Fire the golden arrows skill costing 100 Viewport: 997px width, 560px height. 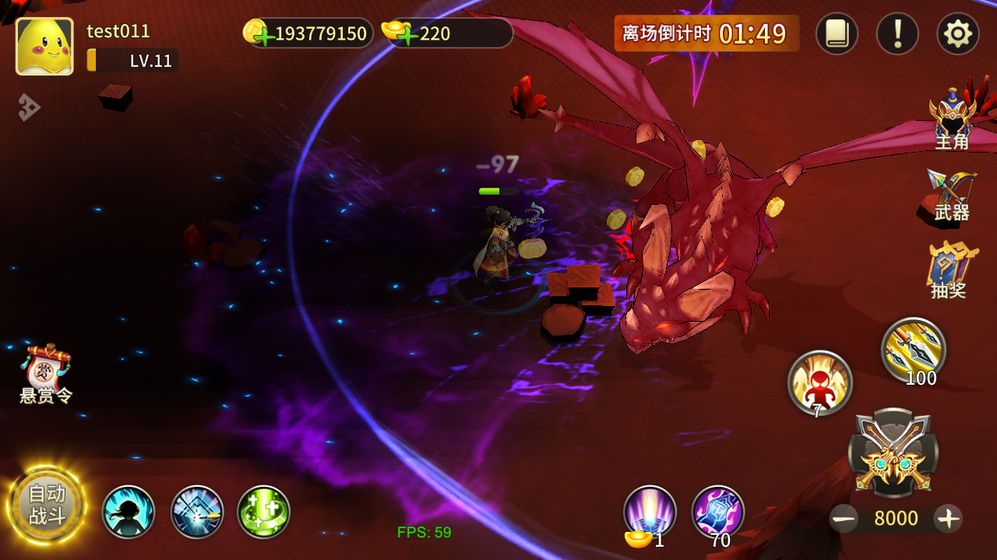(x=913, y=349)
